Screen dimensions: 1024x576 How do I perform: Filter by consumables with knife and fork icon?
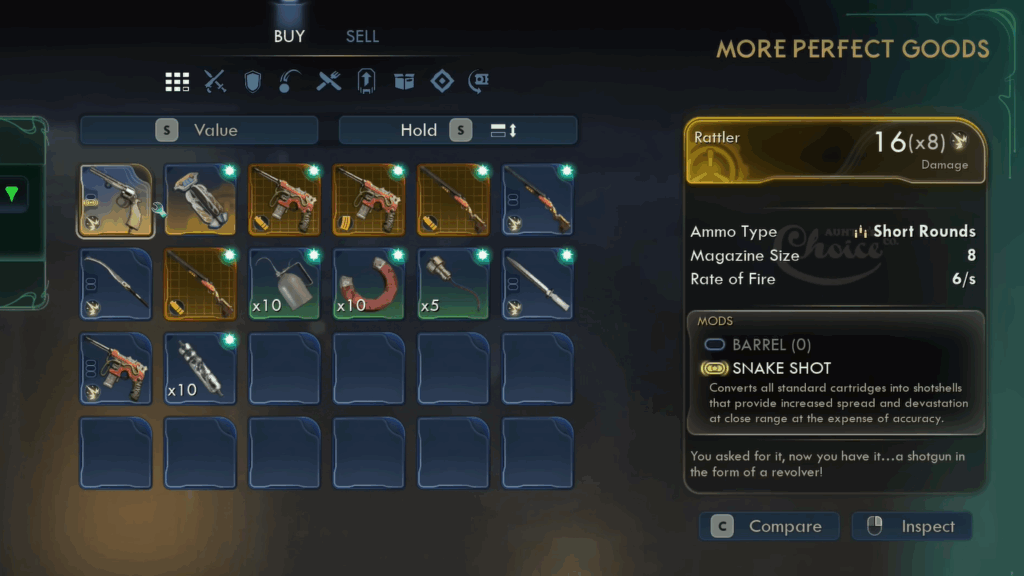point(329,82)
